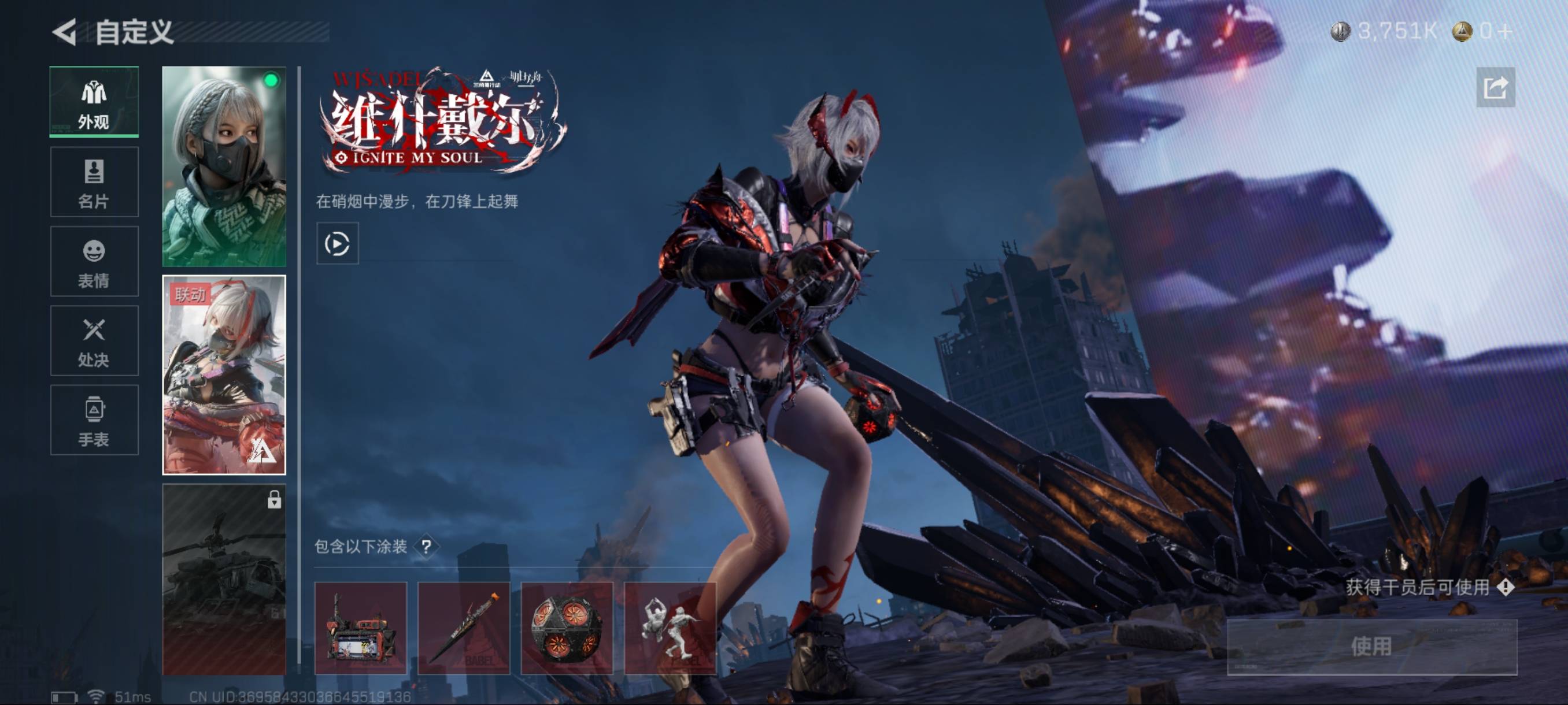
Task: Select the green-jacket default skin thumbnail
Action: pyautogui.click(x=224, y=166)
